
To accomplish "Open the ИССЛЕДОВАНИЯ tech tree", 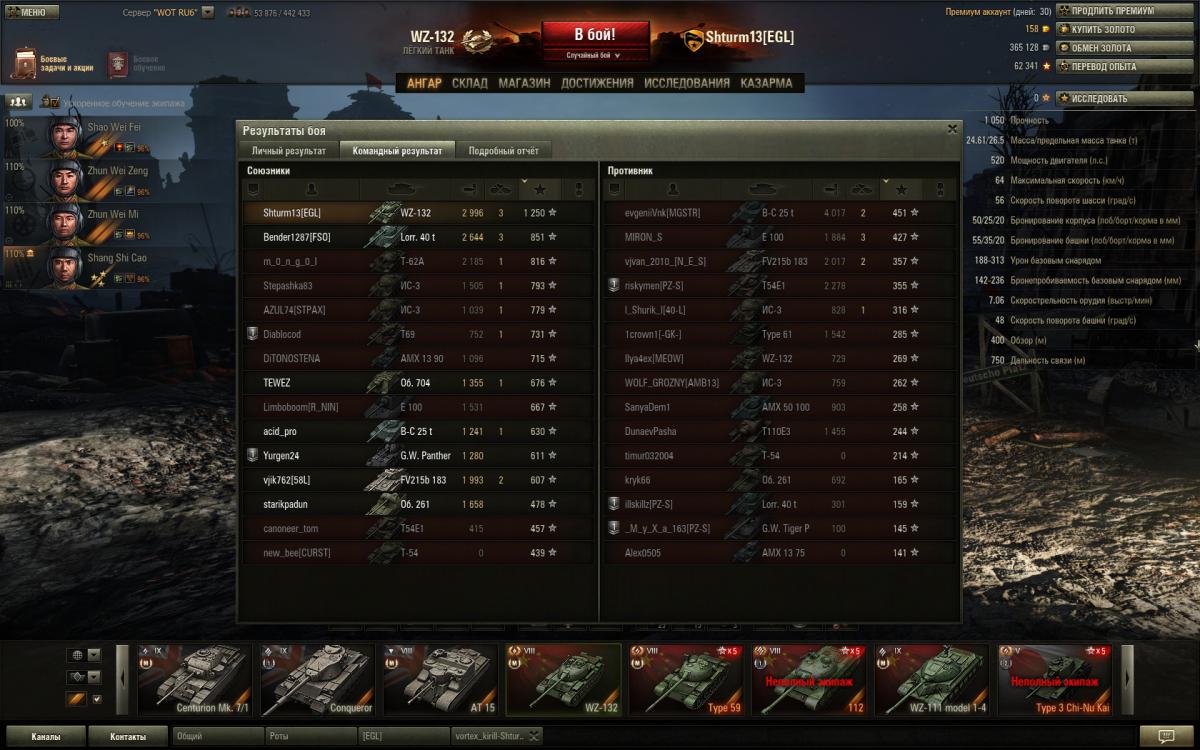I will point(687,83).
